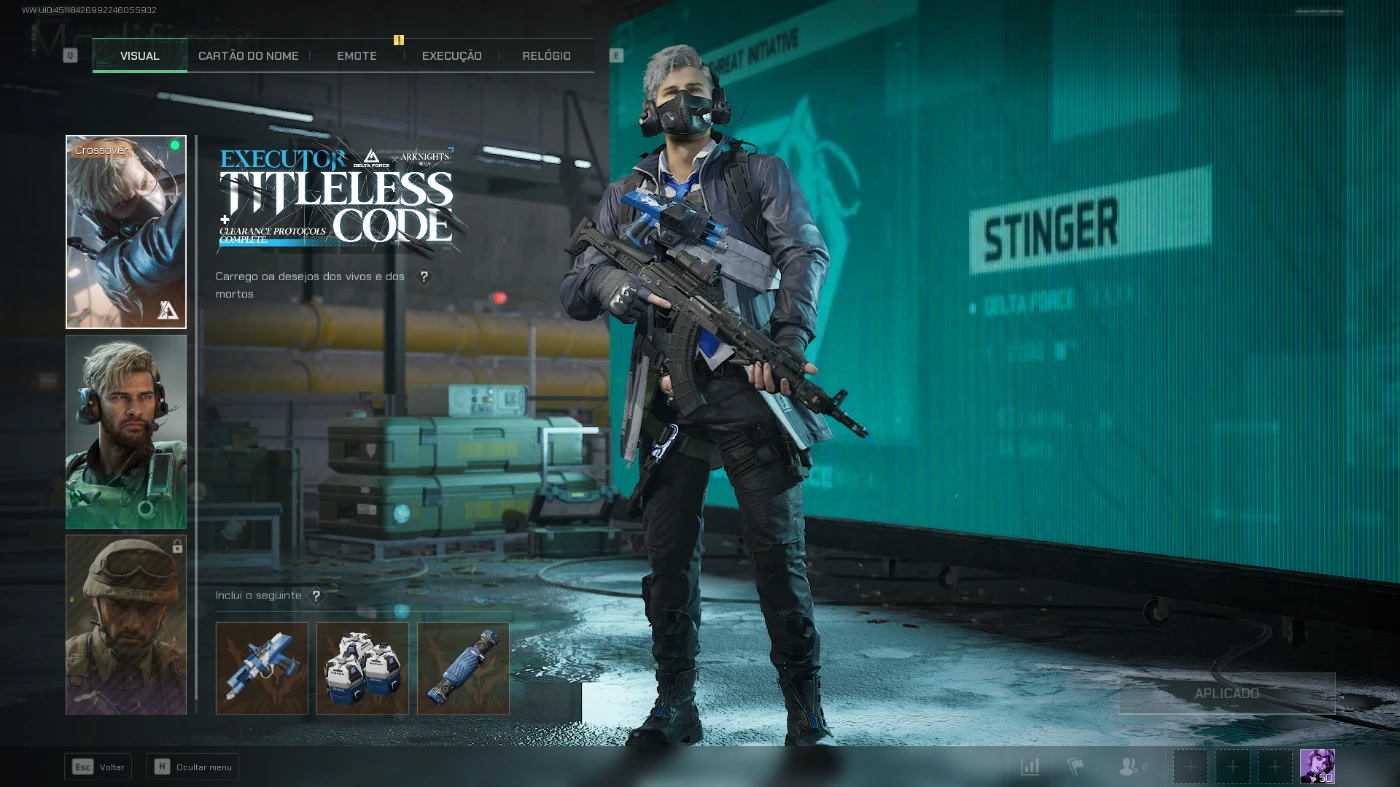Switch to the Visual tab
Image resolution: width=1400 pixels, height=787 pixels.
pyautogui.click(x=140, y=56)
